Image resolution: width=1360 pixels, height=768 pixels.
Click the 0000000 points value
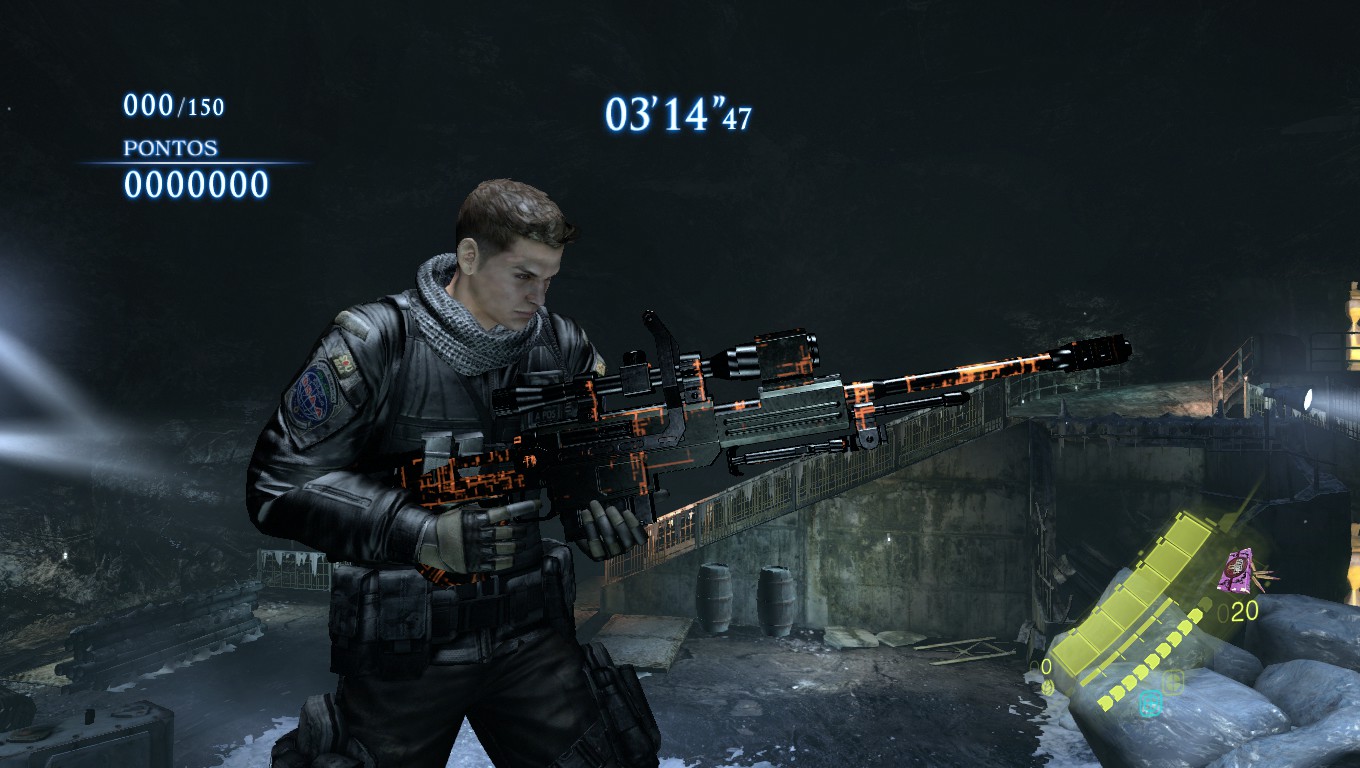point(196,182)
